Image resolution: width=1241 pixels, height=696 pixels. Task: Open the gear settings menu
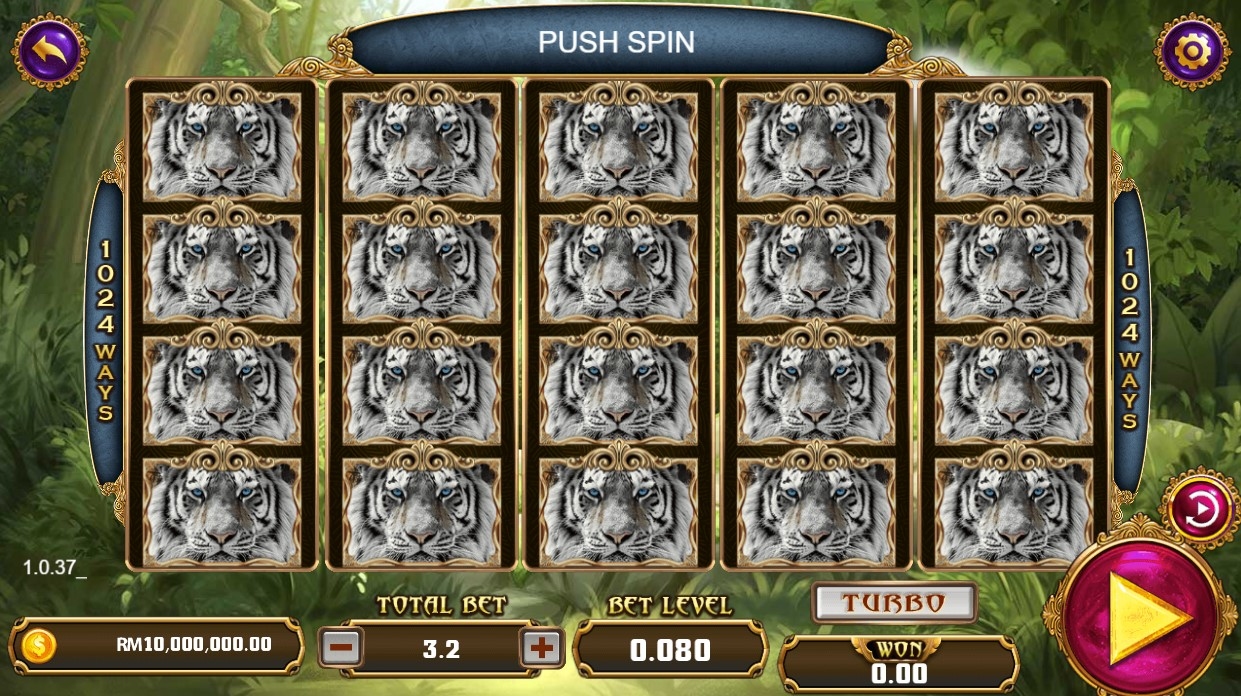1192,51
